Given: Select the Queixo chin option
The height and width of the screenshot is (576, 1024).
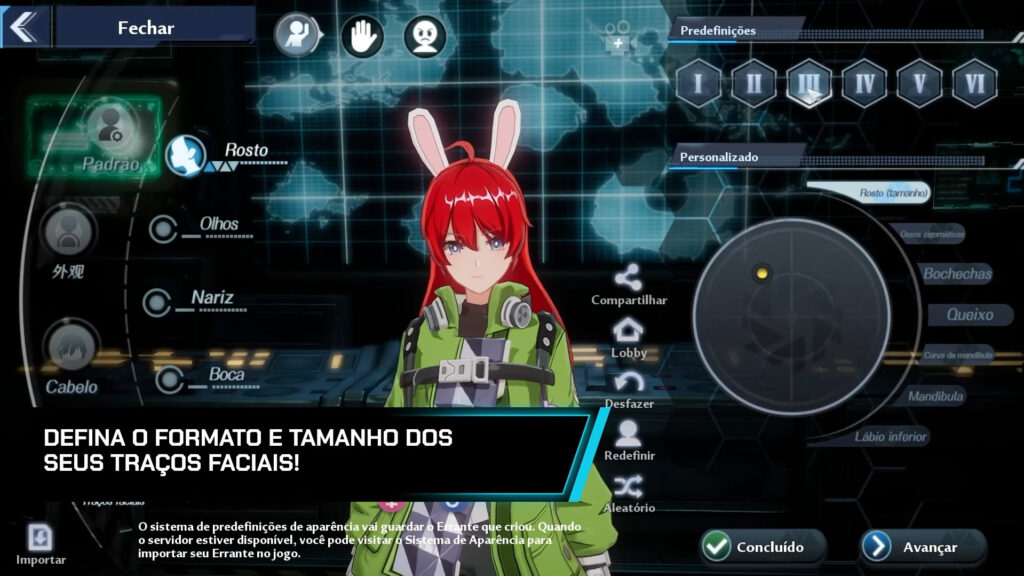Looking at the screenshot, I should 969,315.
